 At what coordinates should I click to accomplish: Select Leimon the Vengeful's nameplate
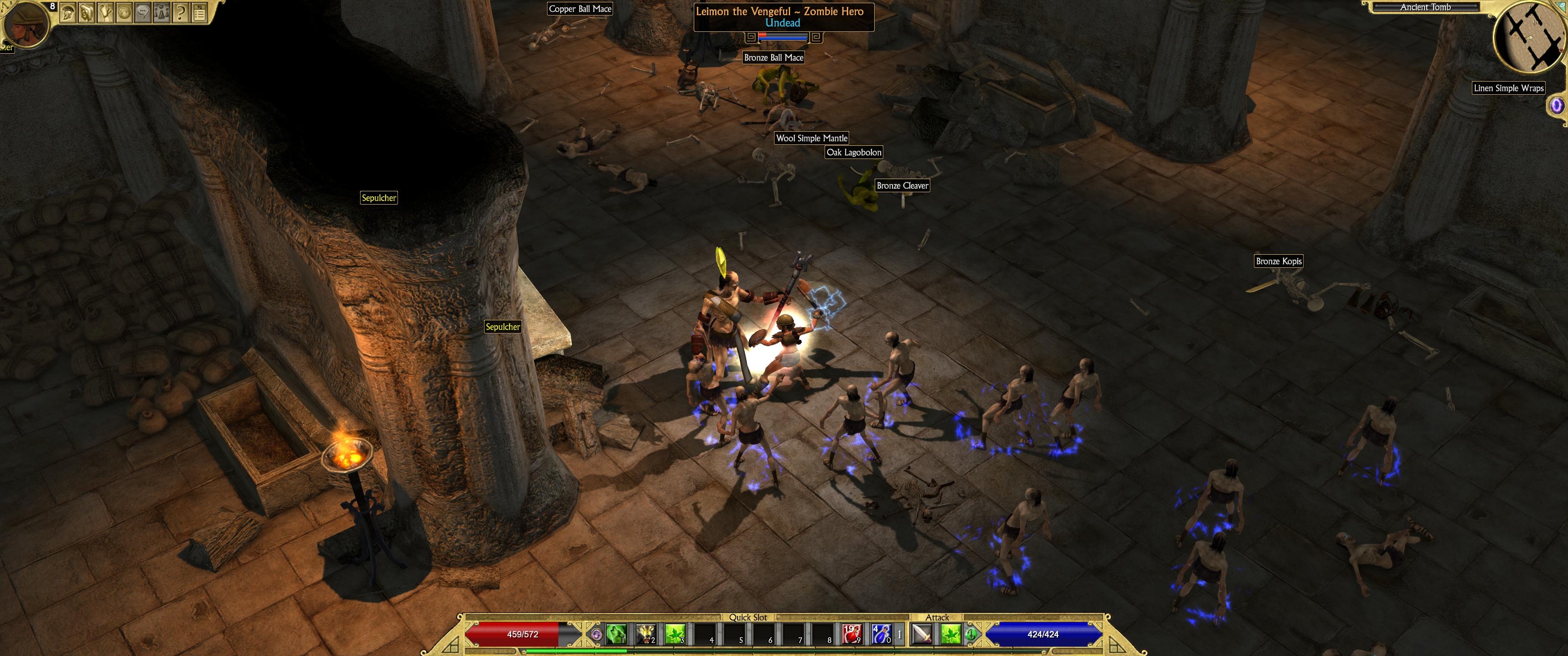784,11
